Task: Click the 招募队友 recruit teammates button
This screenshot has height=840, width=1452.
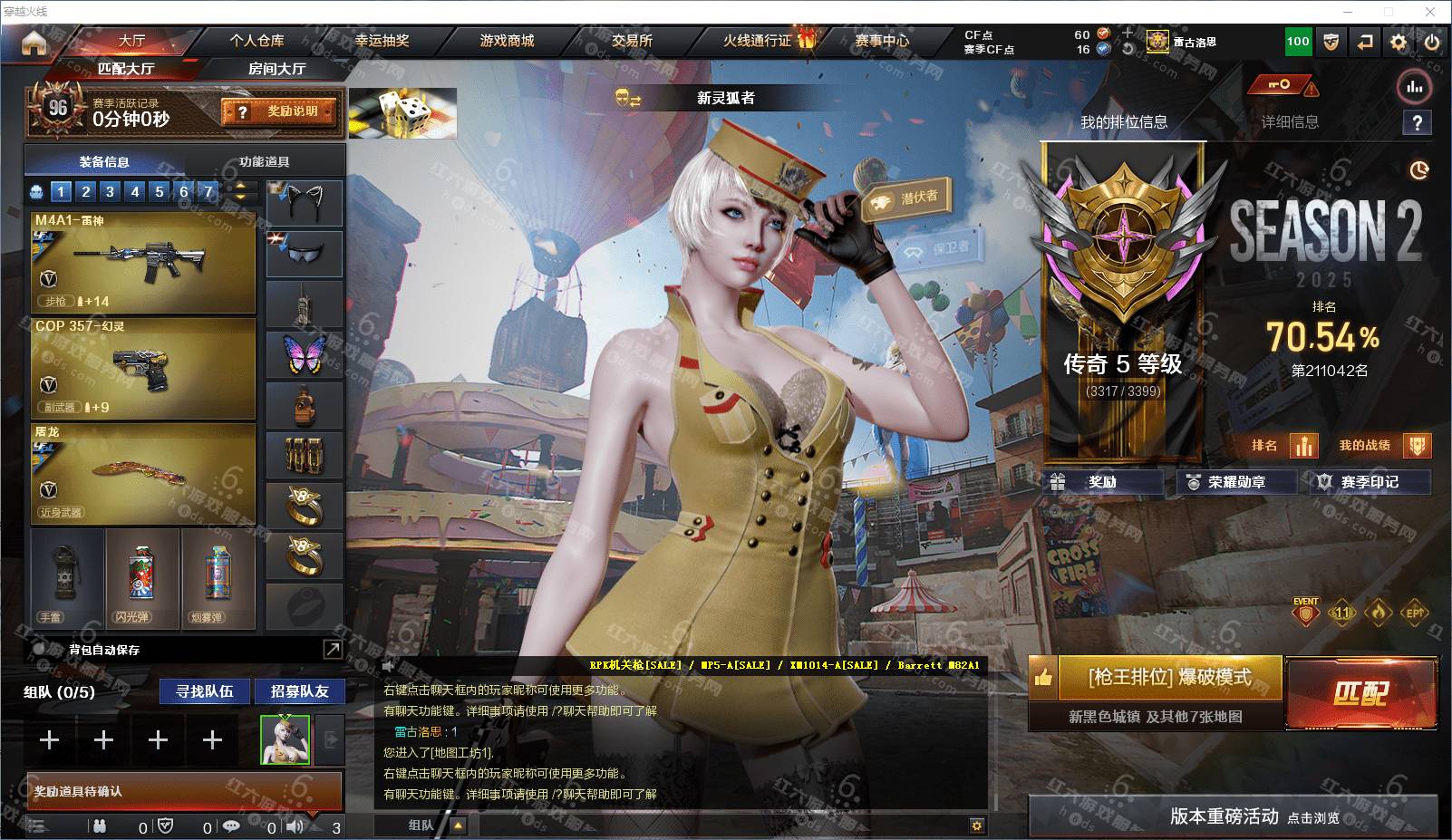Action: [299, 691]
